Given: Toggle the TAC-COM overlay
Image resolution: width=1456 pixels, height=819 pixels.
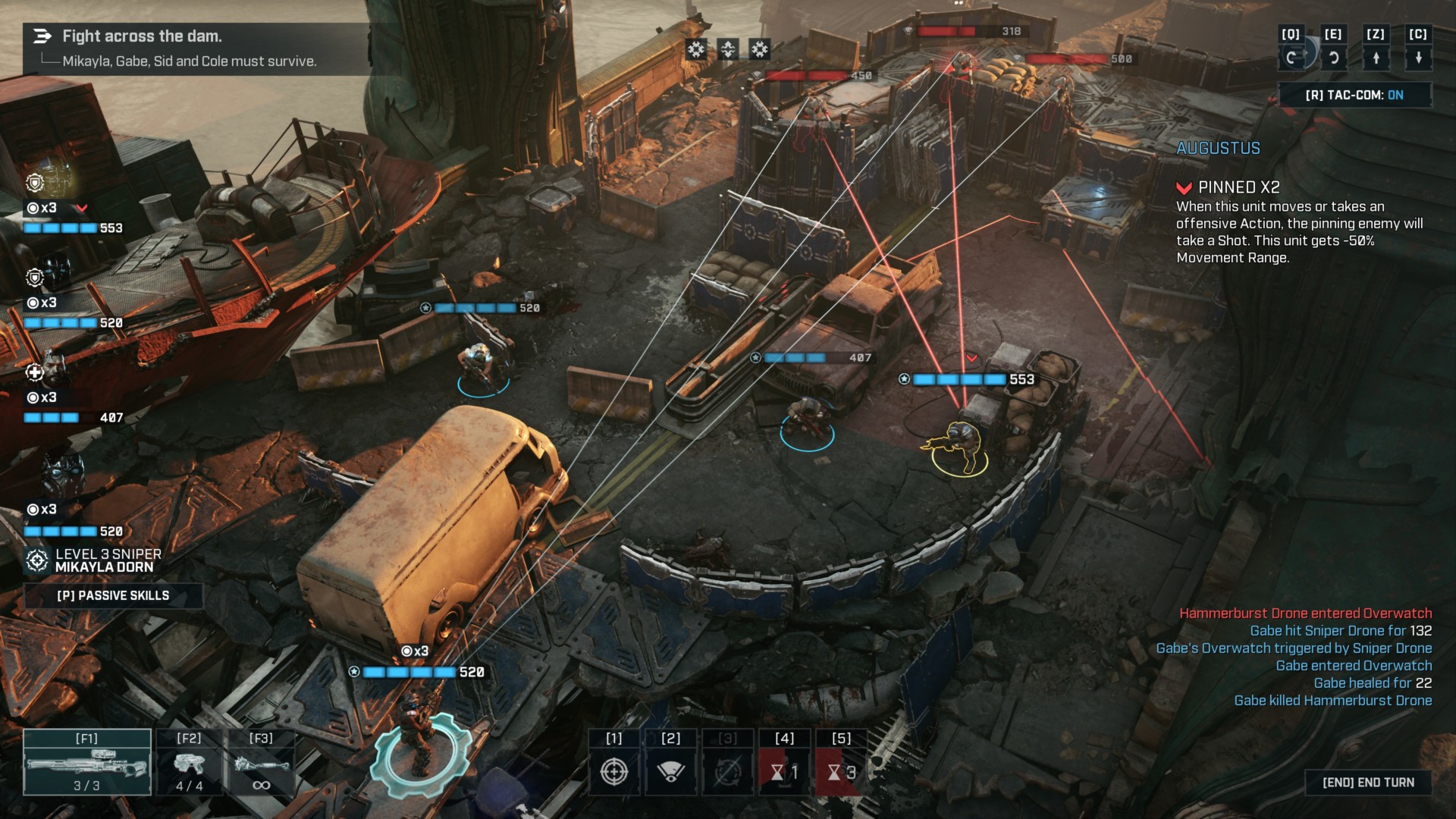Looking at the screenshot, I should tap(1354, 95).
